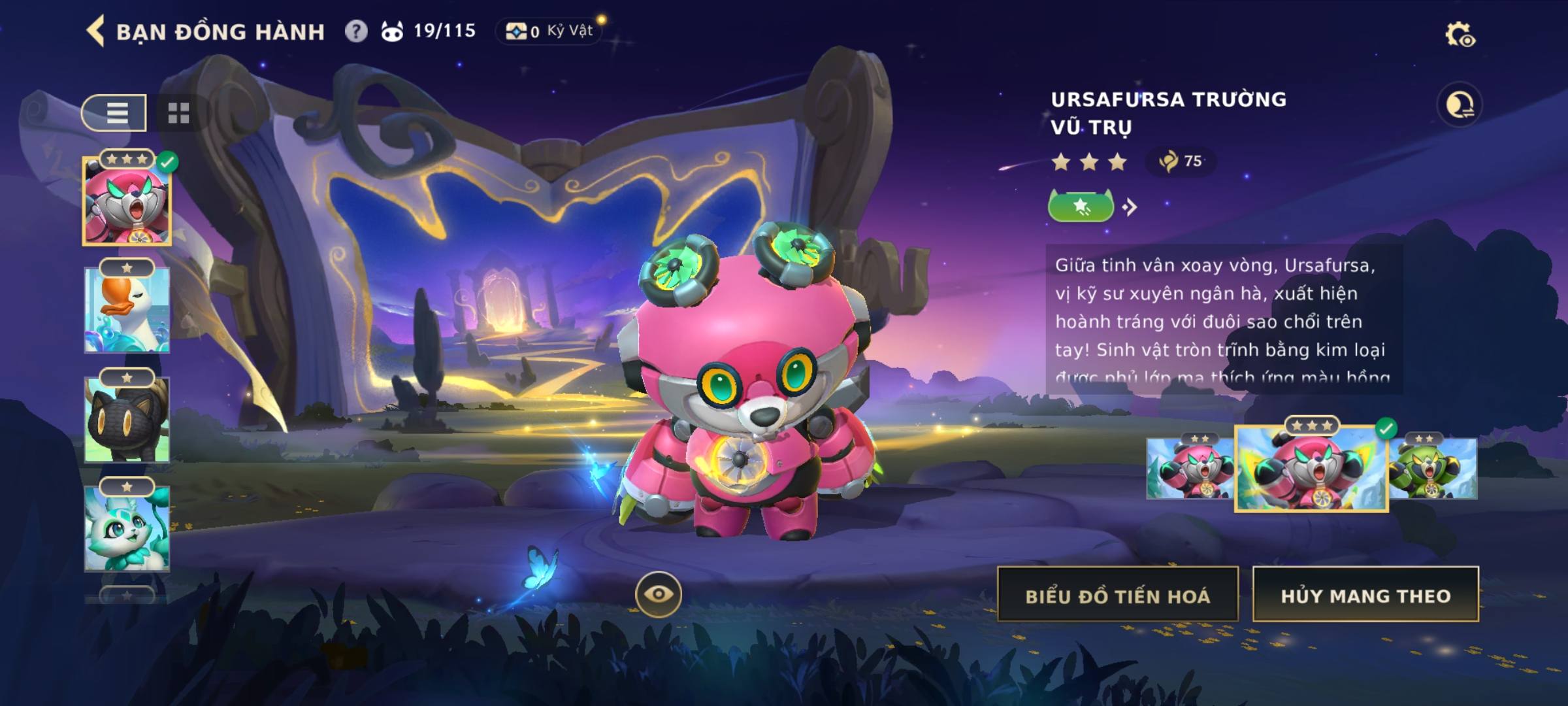Screen dimensions: 1568x706
Task: Click the round profile swap icon
Action: tap(1459, 105)
